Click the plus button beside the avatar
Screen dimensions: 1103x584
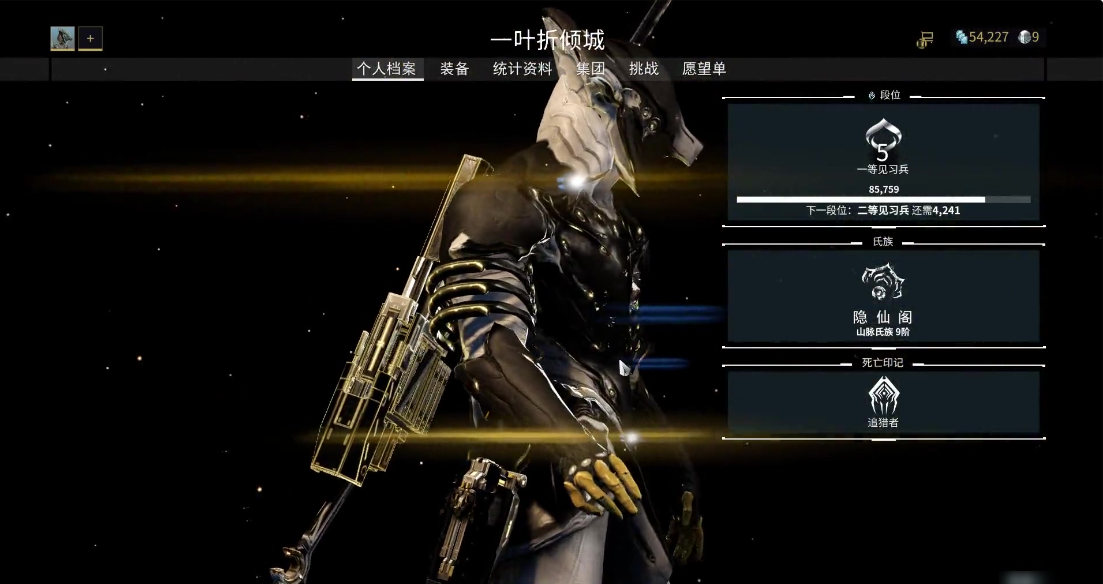90,39
